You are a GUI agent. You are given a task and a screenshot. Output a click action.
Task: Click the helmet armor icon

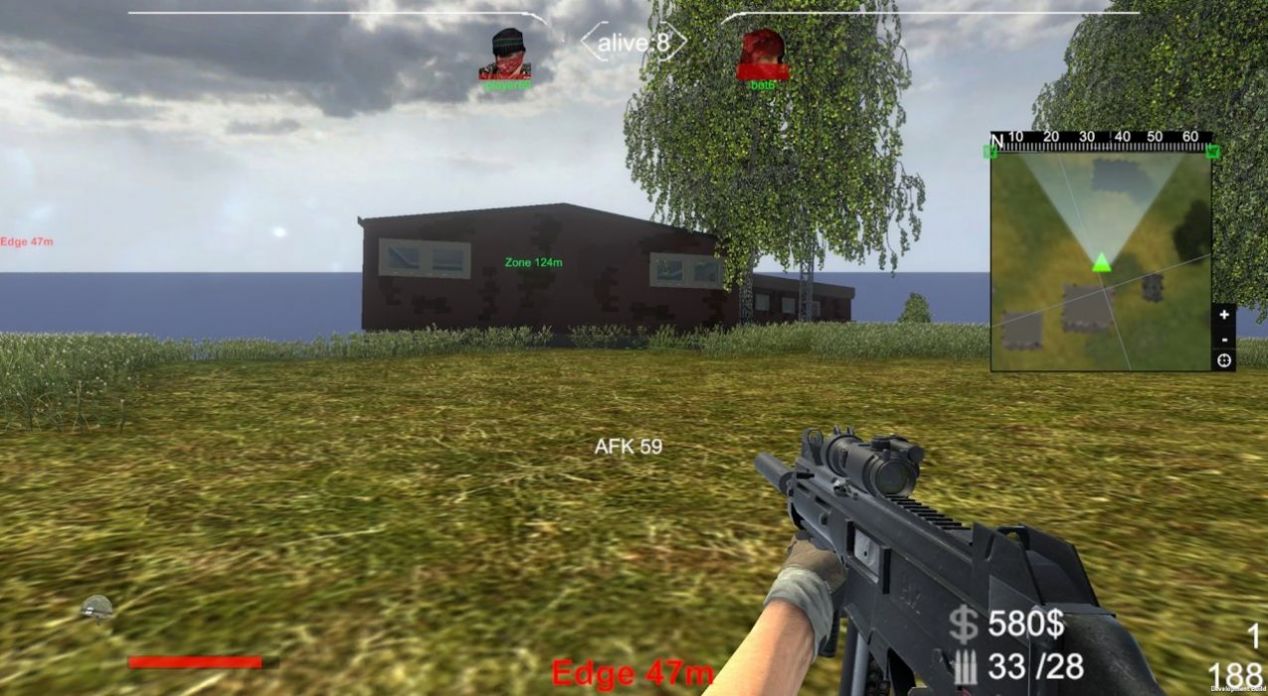(x=97, y=606)
